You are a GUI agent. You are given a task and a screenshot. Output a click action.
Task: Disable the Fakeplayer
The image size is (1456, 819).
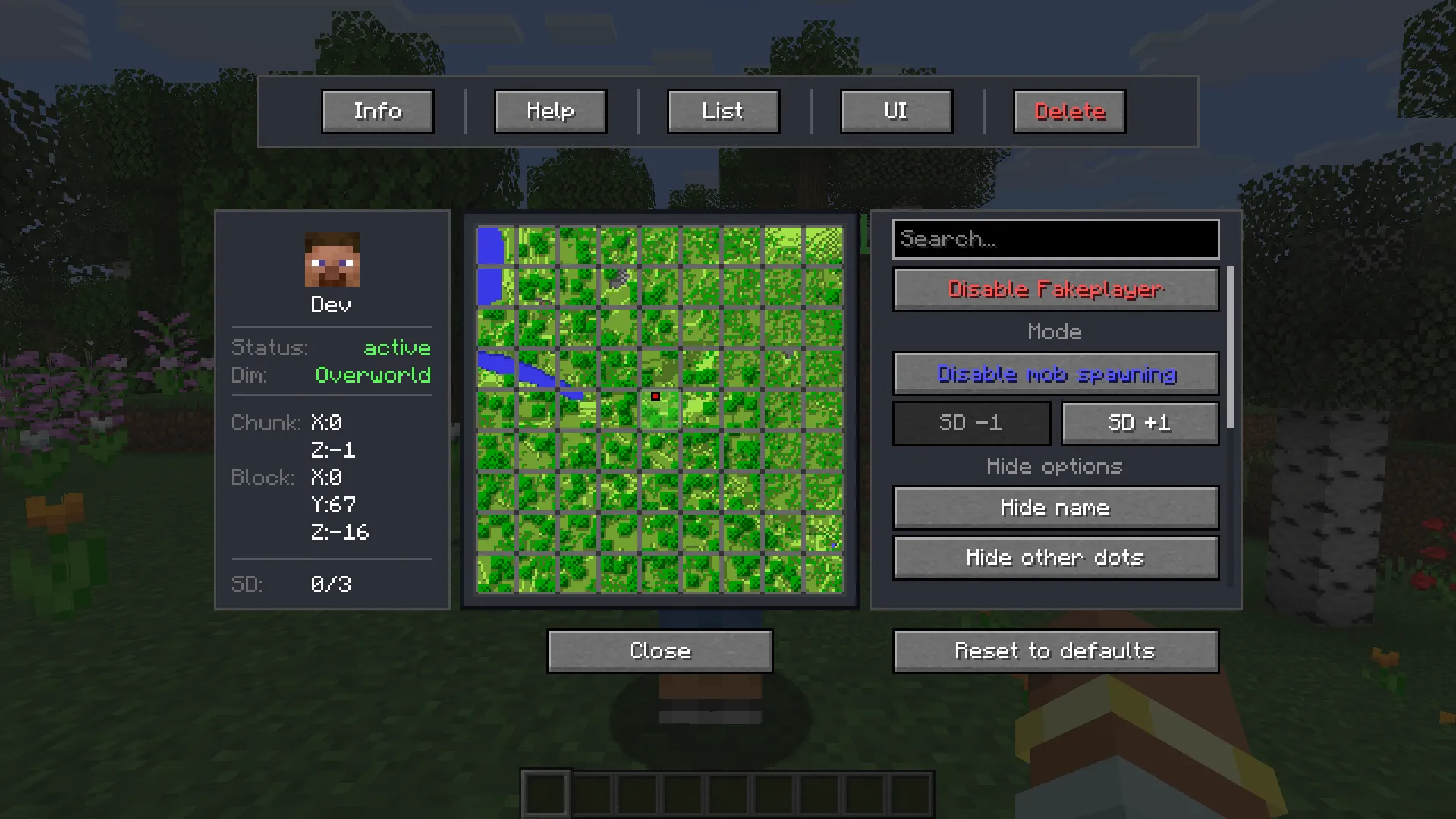click(x=1055, y=289)
